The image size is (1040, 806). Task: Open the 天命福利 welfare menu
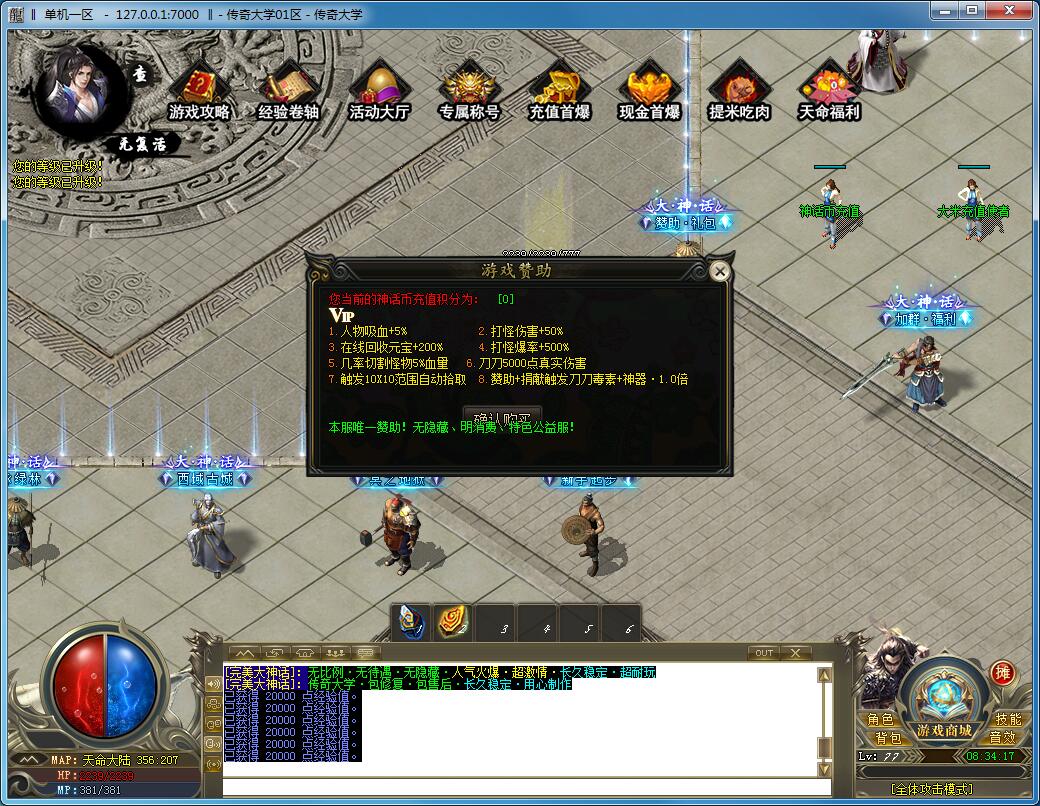(x=829, y=92)
